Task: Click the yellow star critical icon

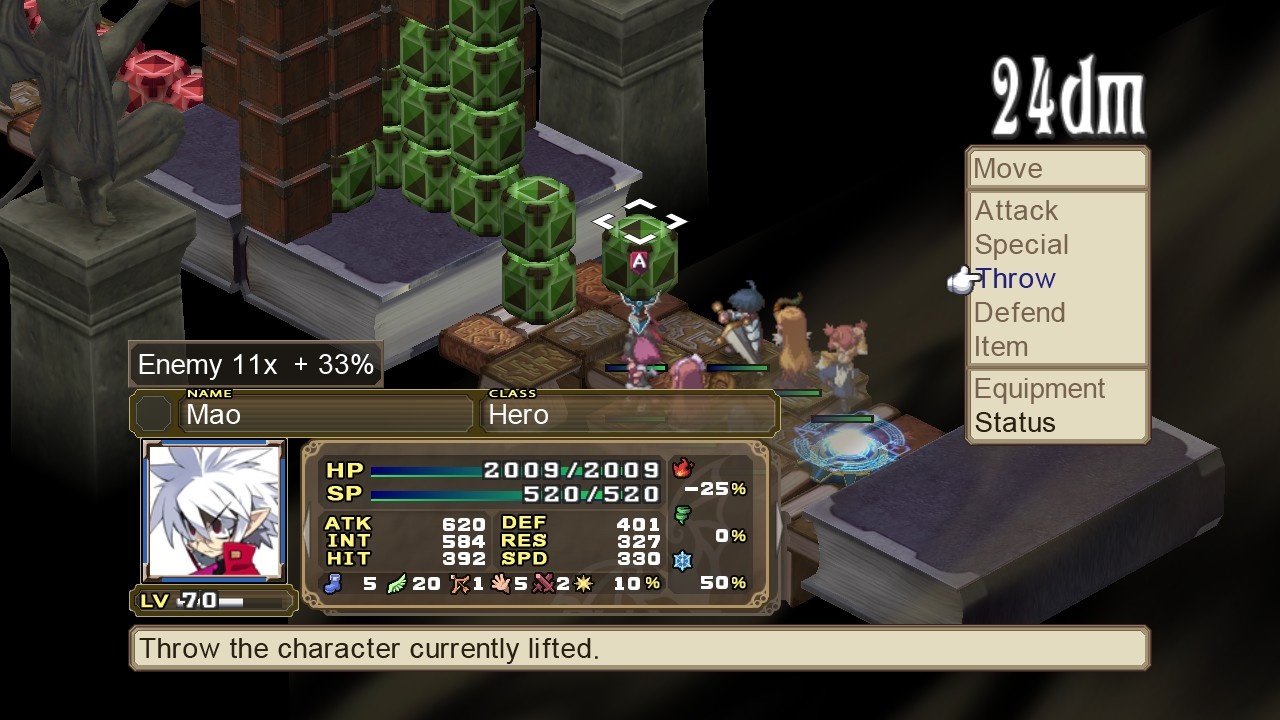Action: [x=583, y=585]
